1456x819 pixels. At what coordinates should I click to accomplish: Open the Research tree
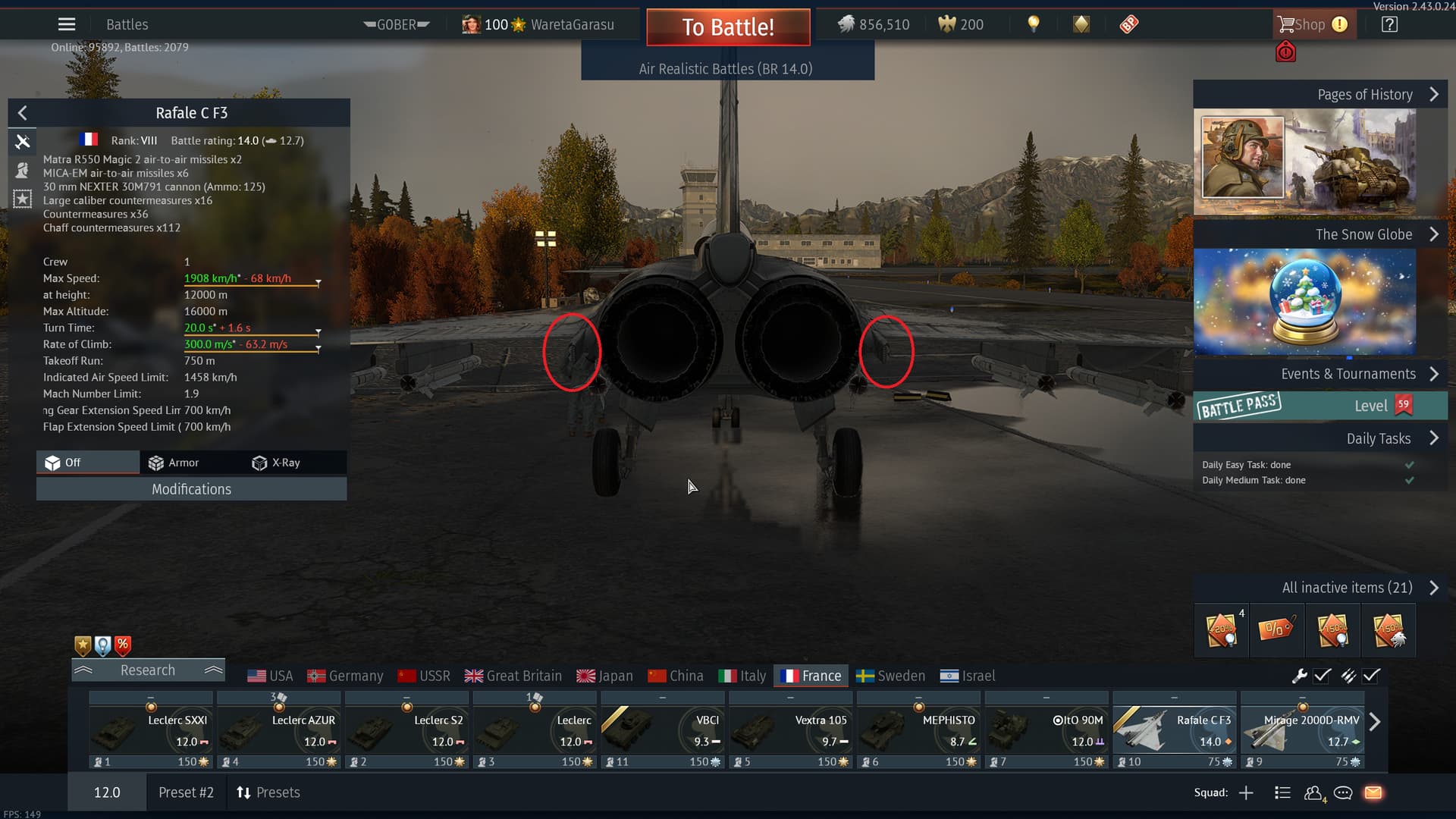[x=148, y=670]
